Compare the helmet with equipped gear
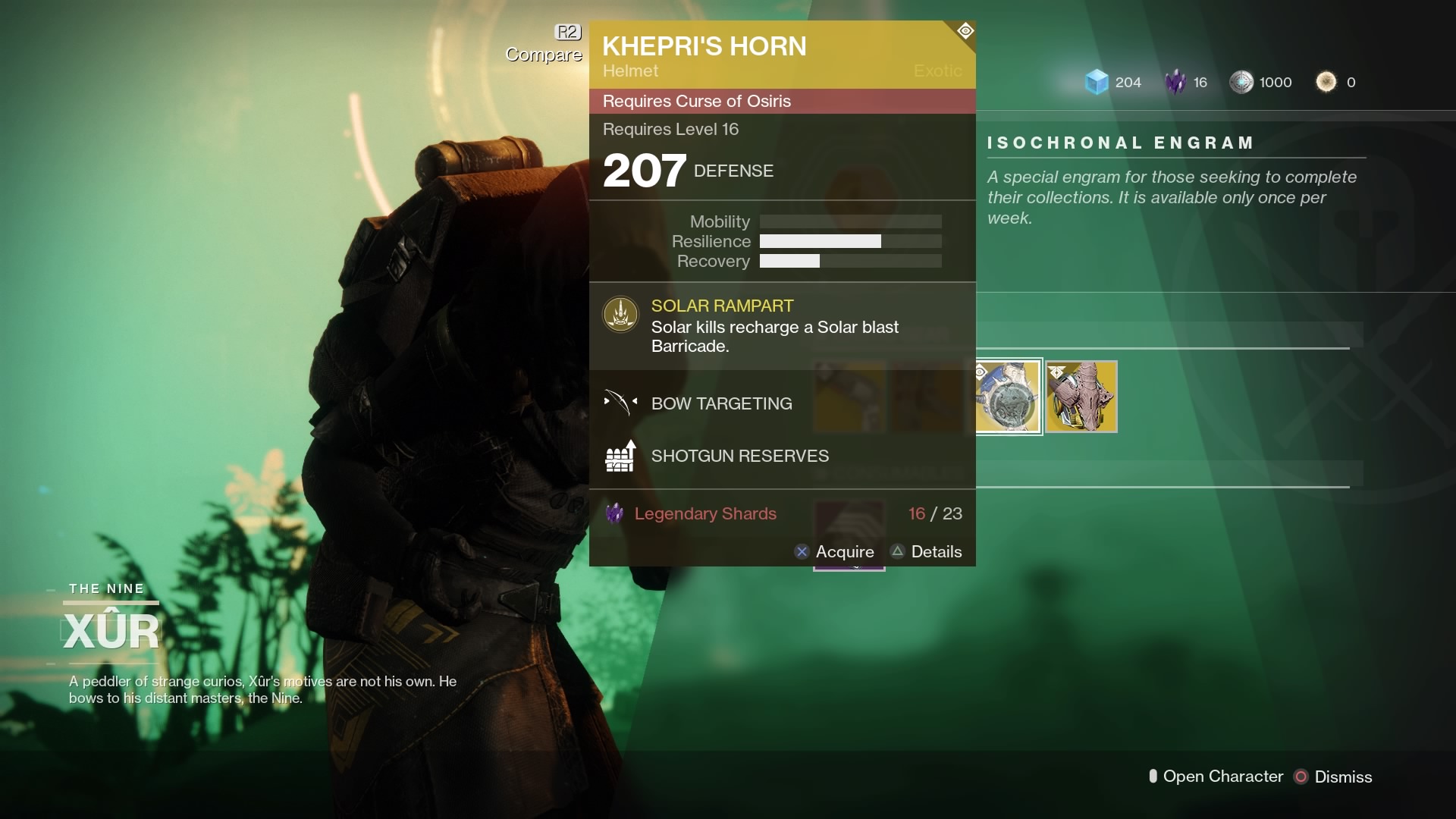1456x819 pixels. (544, 44)
